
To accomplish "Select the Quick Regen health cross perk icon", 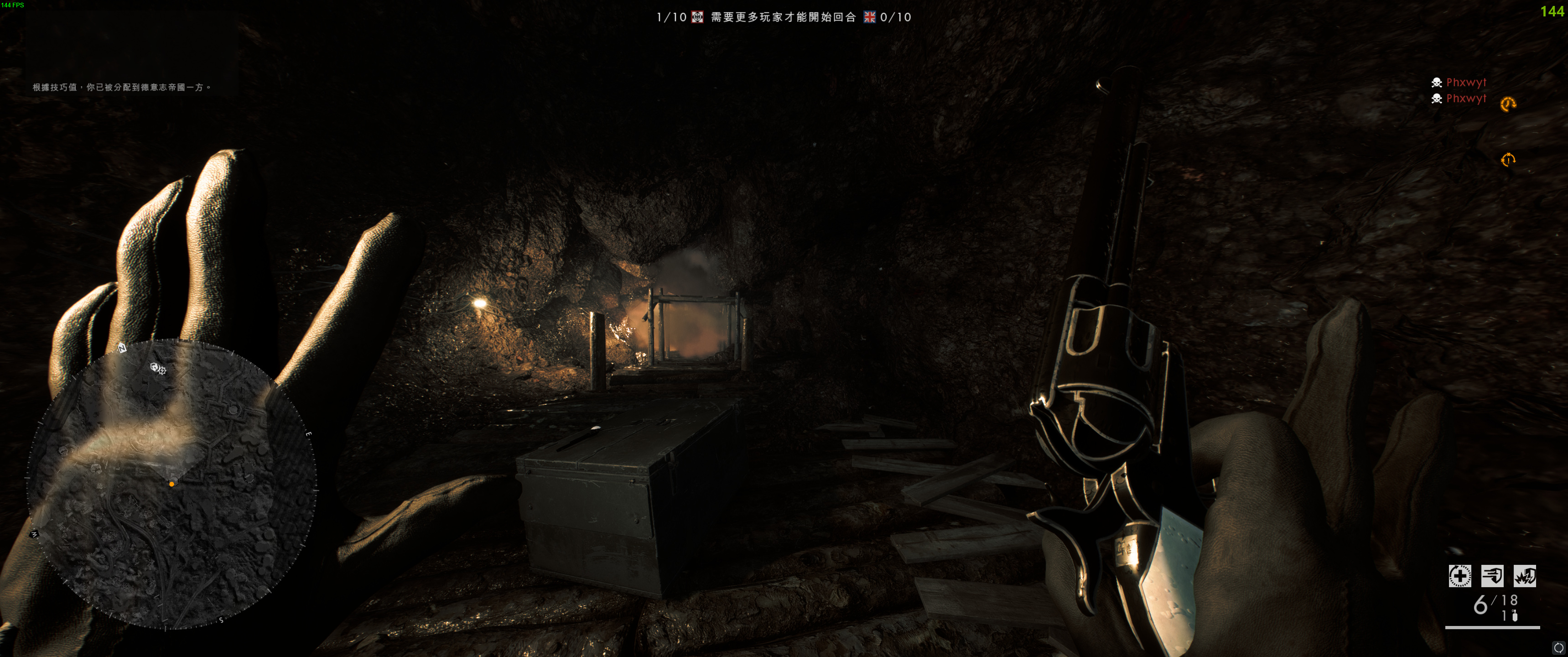I will (1459, 575).
